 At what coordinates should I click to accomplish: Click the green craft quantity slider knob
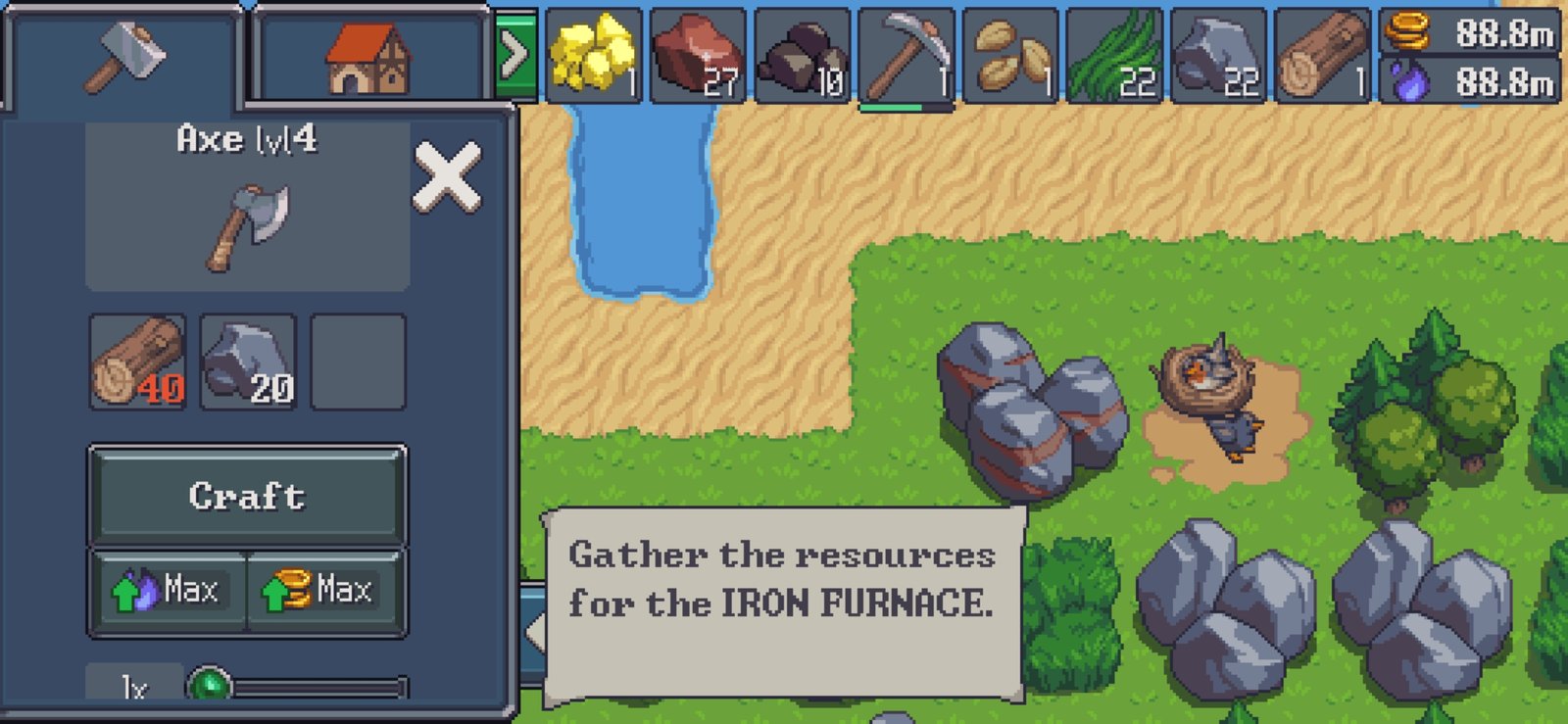pyautogui.click(x=209, y=685)
